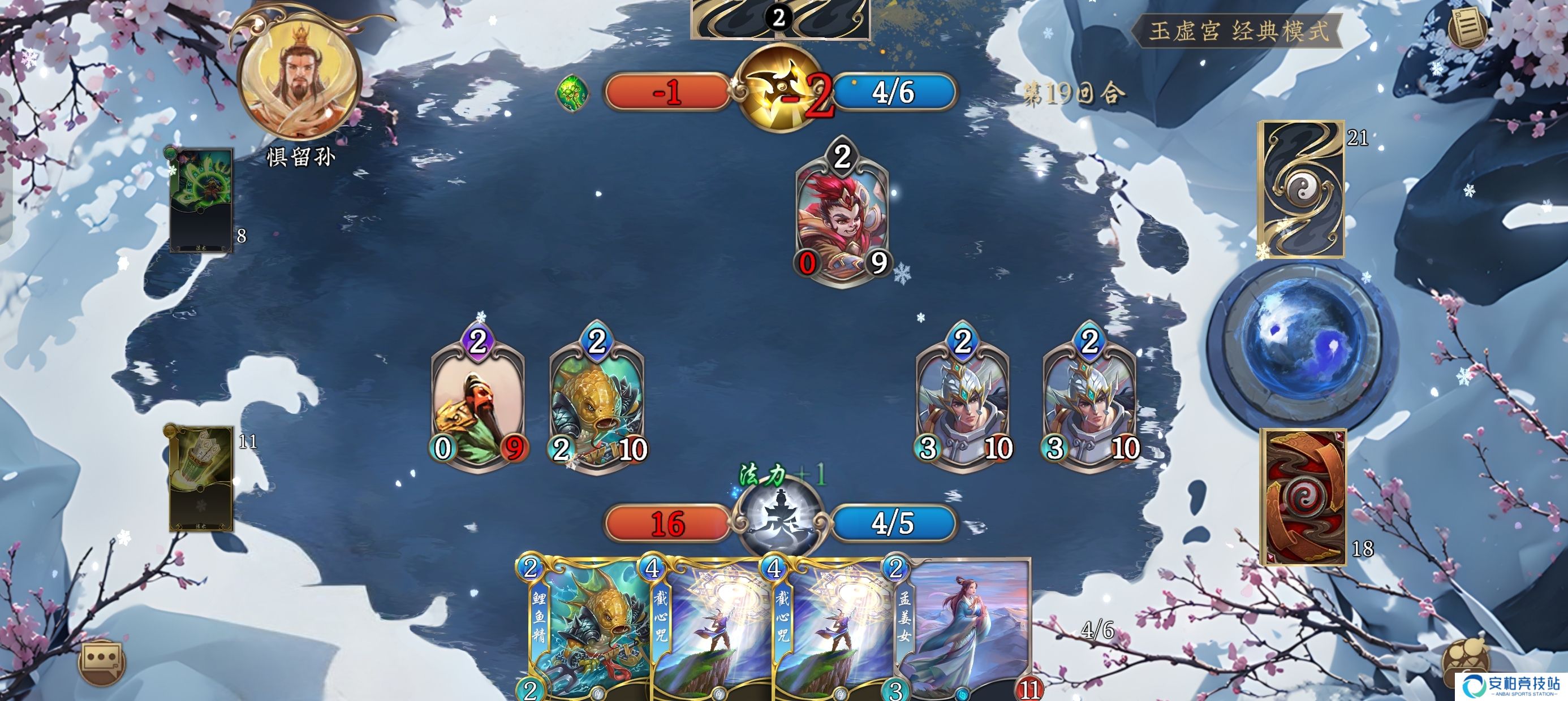Select the 鲤鱼精 card in hand
Screen dimensions: 1568x701
point(584,633)
